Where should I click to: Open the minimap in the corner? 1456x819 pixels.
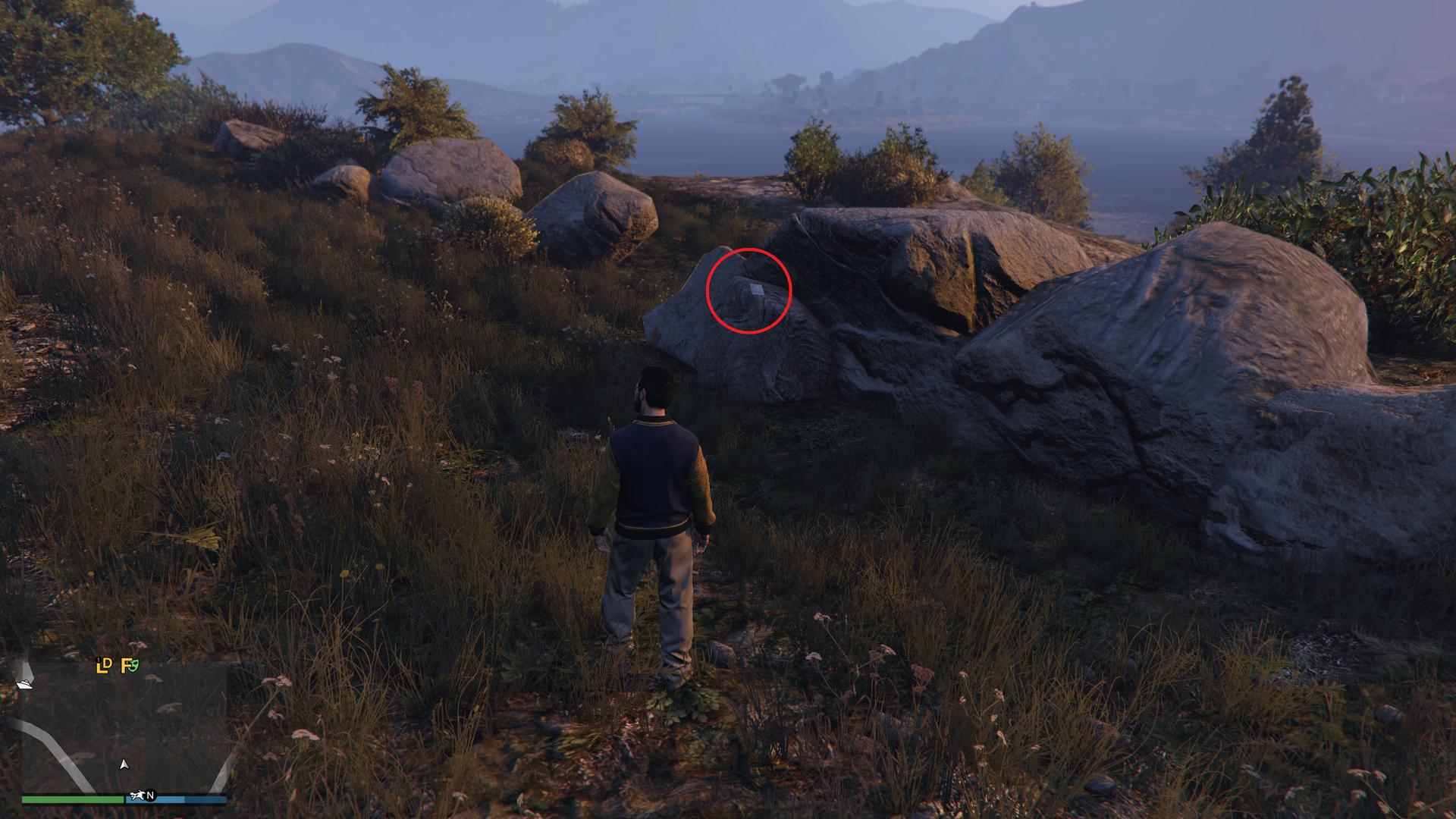coord(124,728)
